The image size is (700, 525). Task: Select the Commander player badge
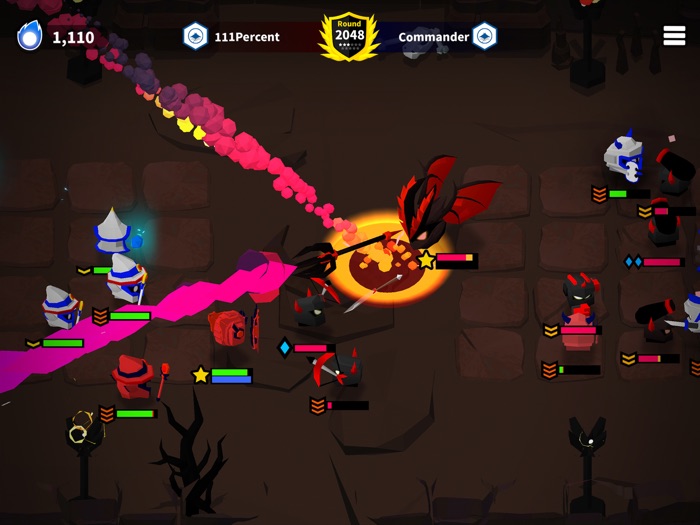coord(485,37)
